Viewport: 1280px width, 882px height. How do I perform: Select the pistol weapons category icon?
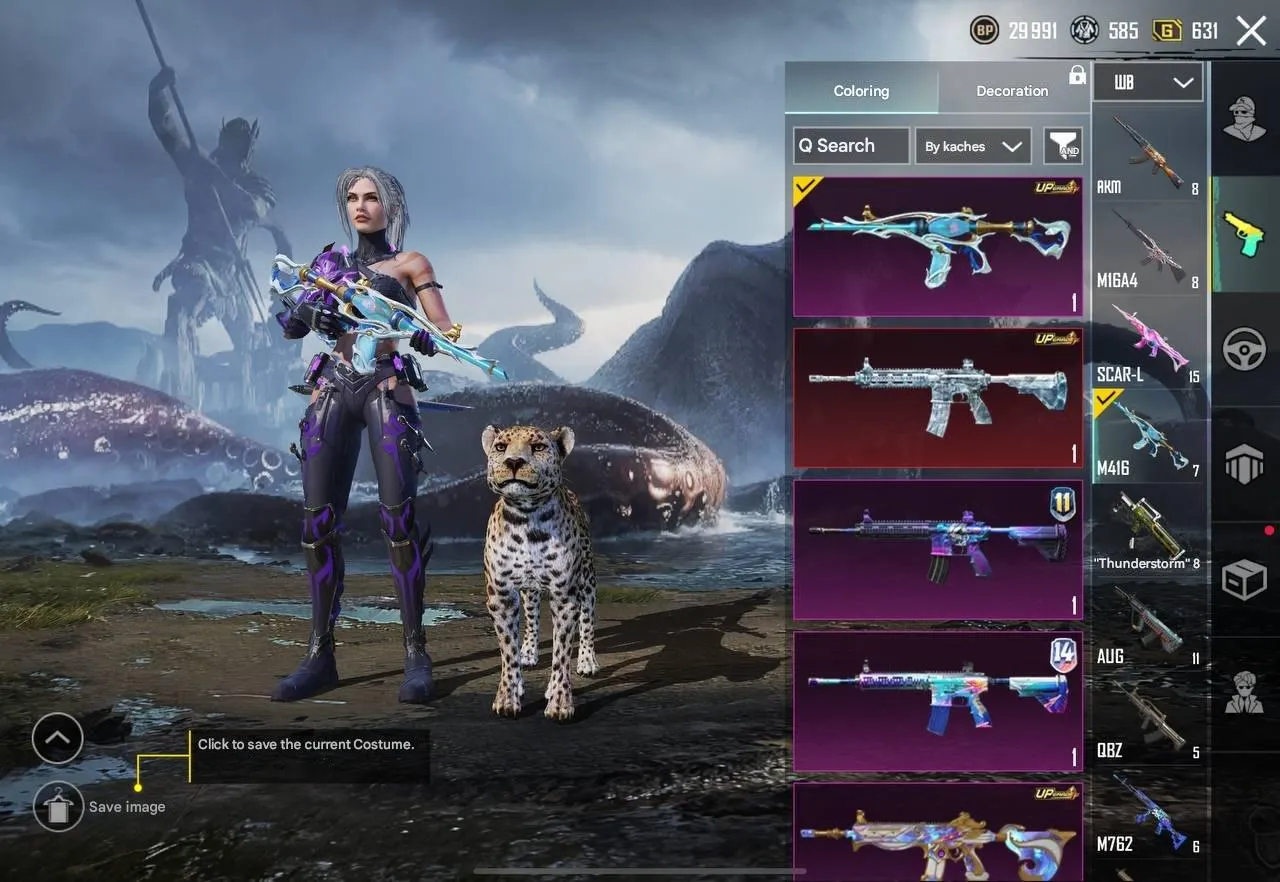coord(1243,234)
